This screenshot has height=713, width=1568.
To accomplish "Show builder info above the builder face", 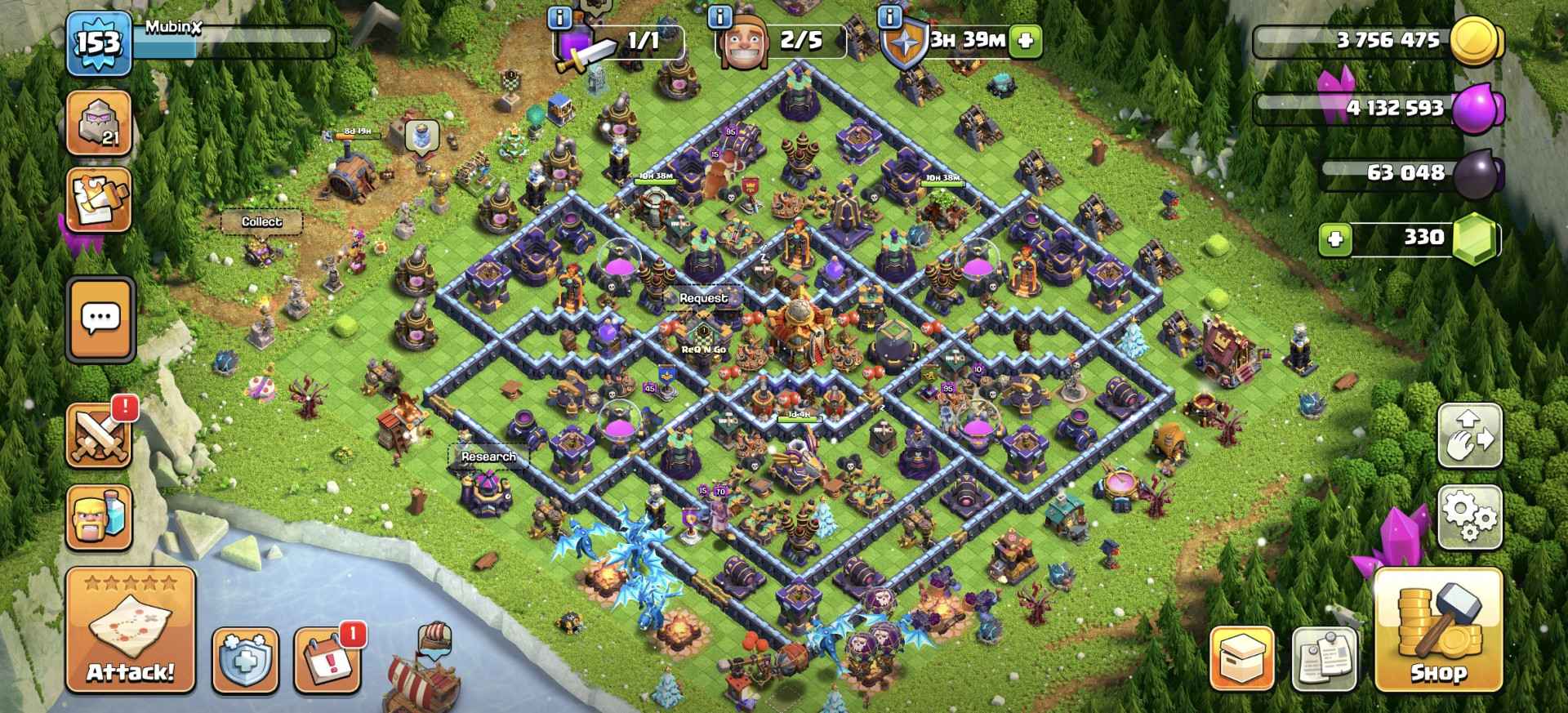I will pyautogui.click(x=719, y=16).
